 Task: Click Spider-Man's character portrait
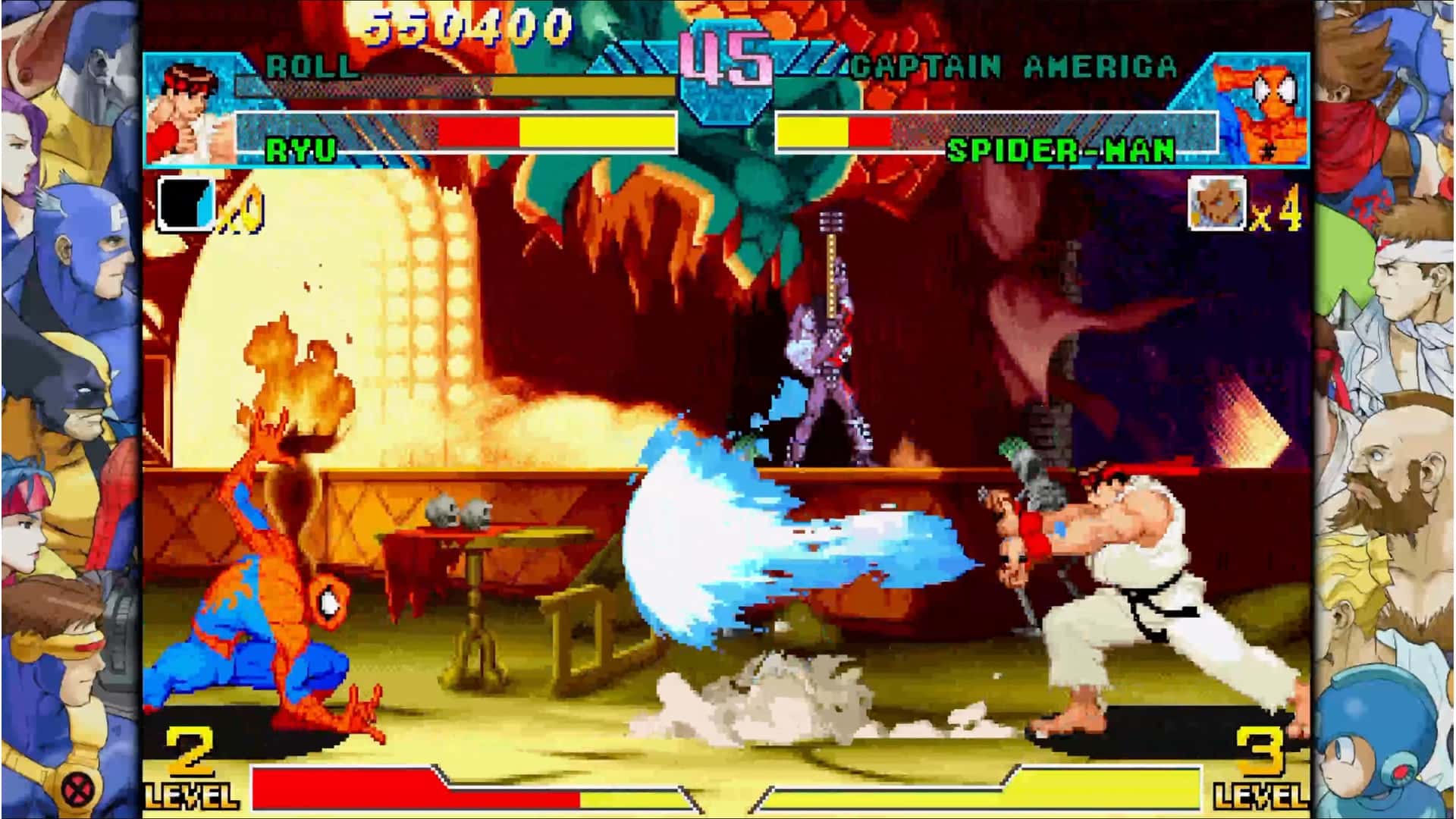pos(1260,112)
